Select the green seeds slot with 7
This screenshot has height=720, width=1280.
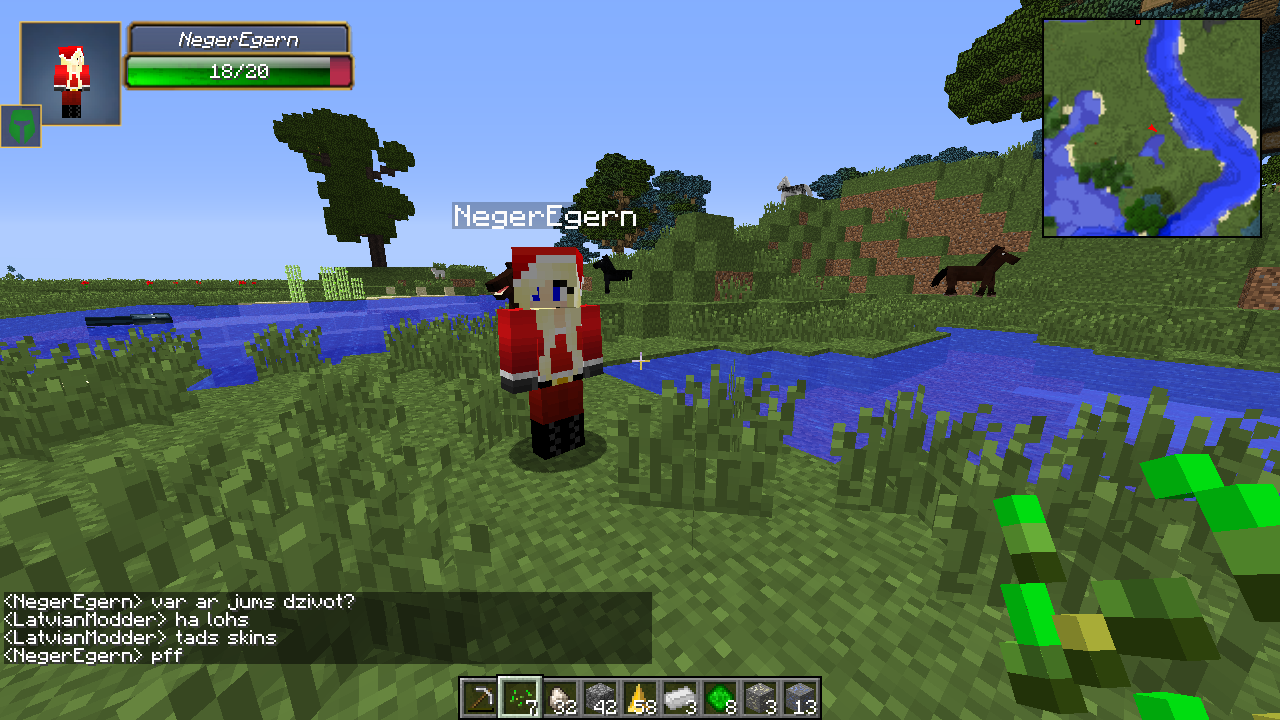(x=520, y=697)
